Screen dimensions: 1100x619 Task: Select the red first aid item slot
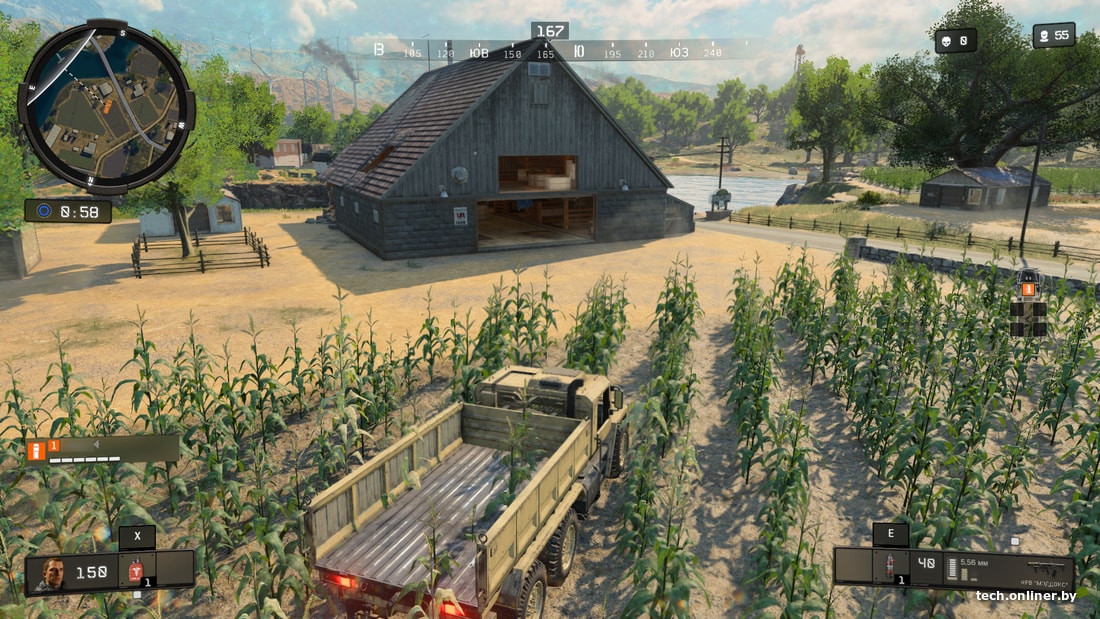click(135, 570)
